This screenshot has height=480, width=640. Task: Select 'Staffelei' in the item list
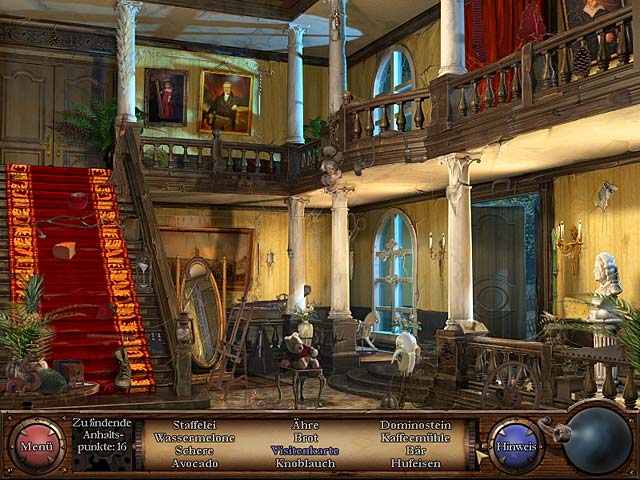[x=194, y=425]
